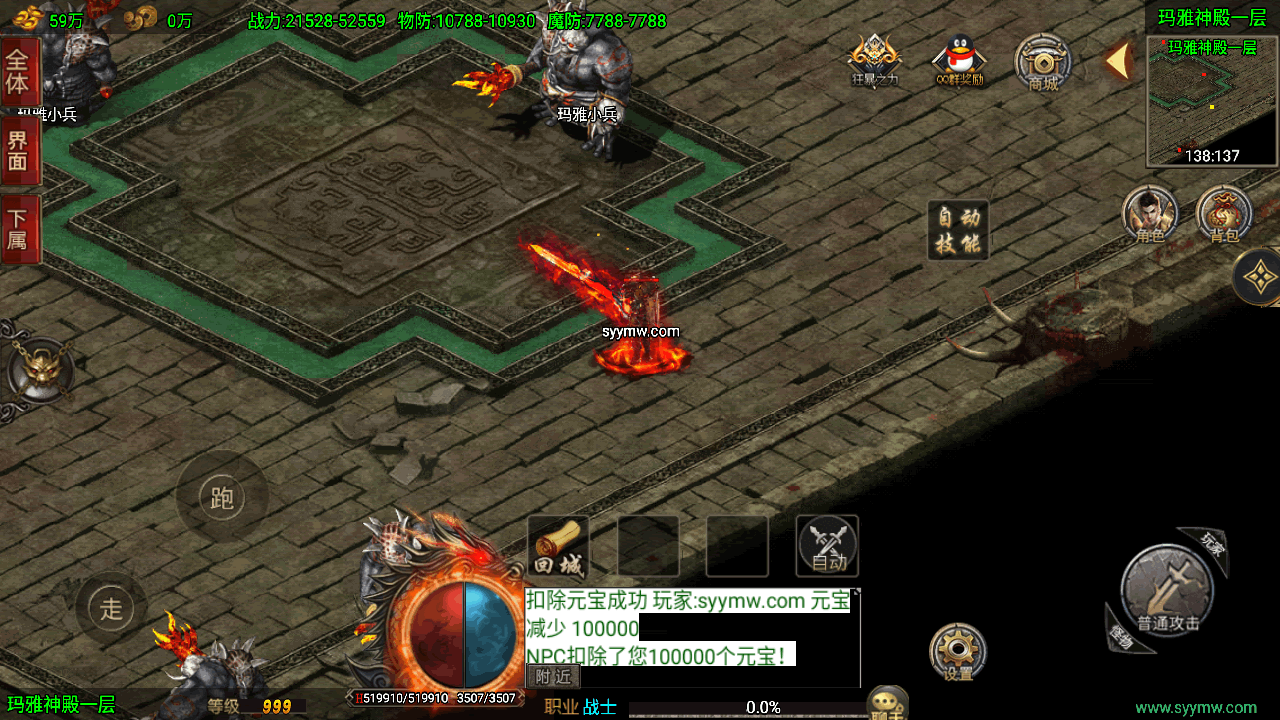Open the 背包 bag

(x=1224, y=214)
